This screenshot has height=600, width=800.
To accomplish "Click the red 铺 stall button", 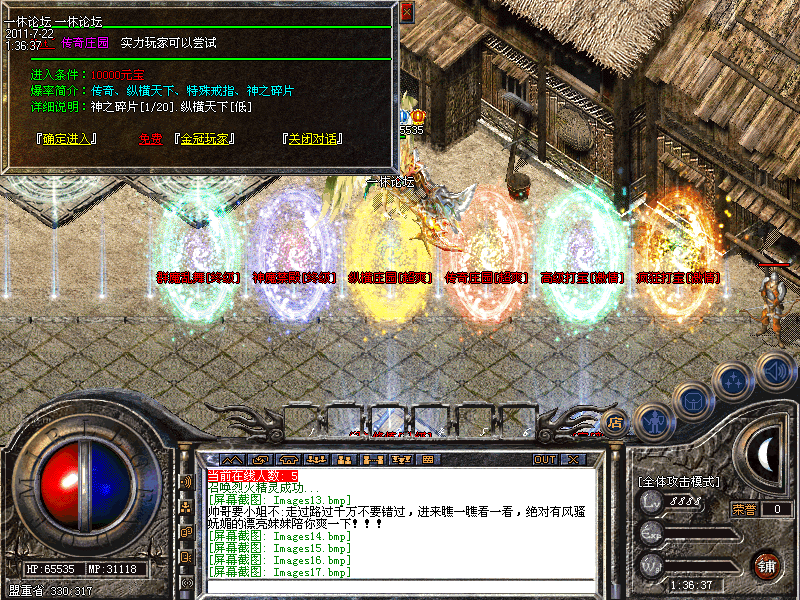I will 766,565.
